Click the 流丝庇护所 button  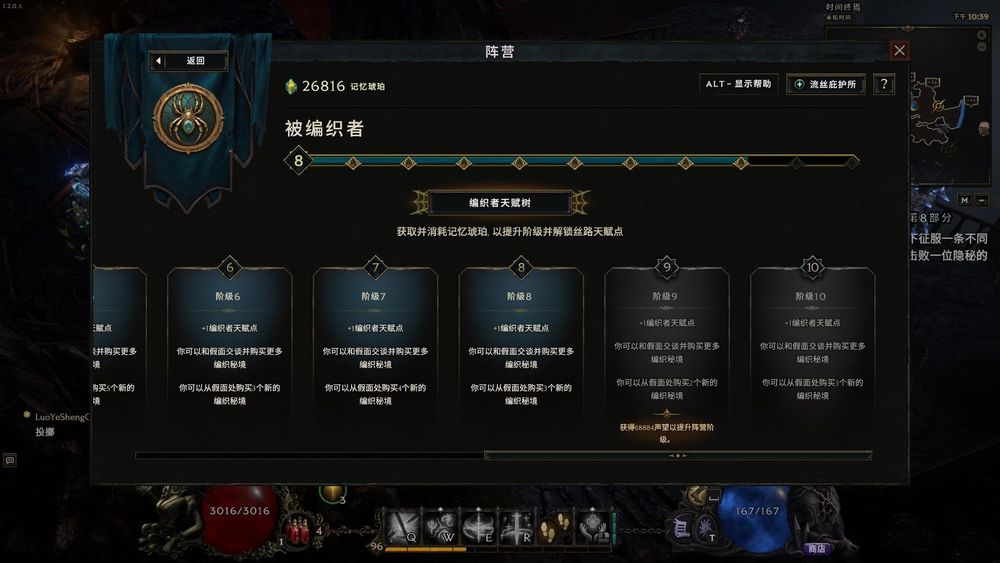tap(826, 85)
